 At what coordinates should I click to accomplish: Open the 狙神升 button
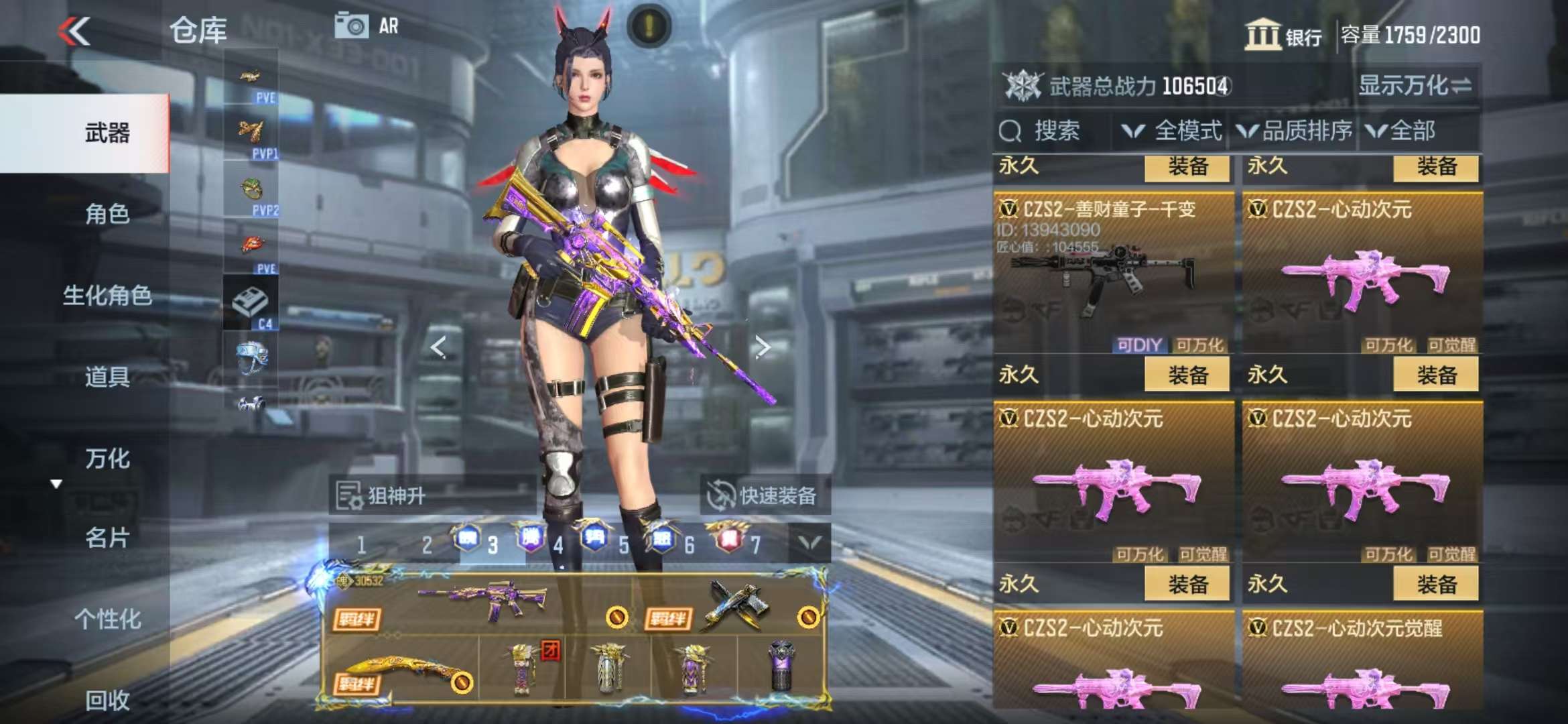pyautogui.click(x=382, y=496)
